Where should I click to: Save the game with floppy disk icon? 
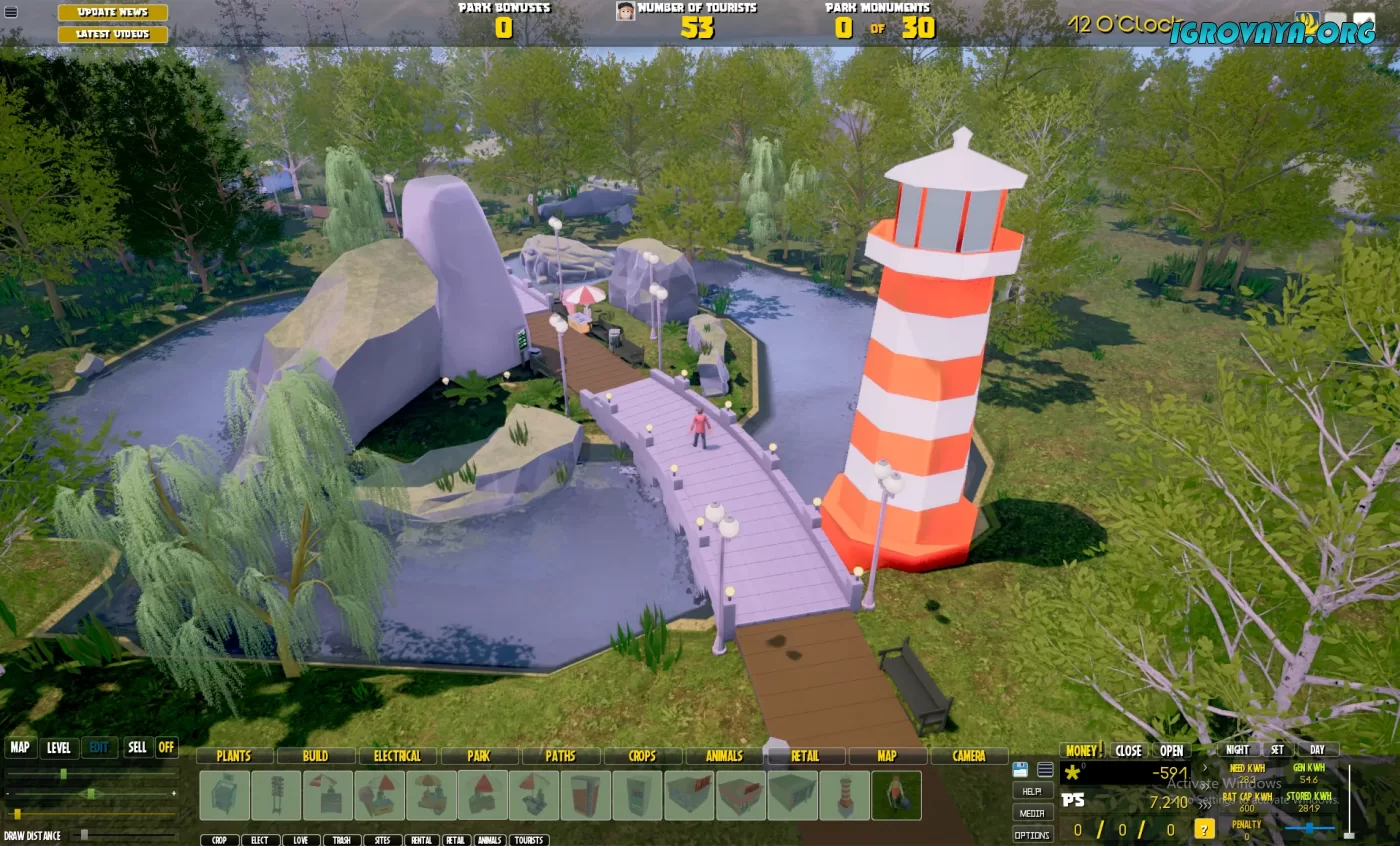click(x=1020, y=769)
